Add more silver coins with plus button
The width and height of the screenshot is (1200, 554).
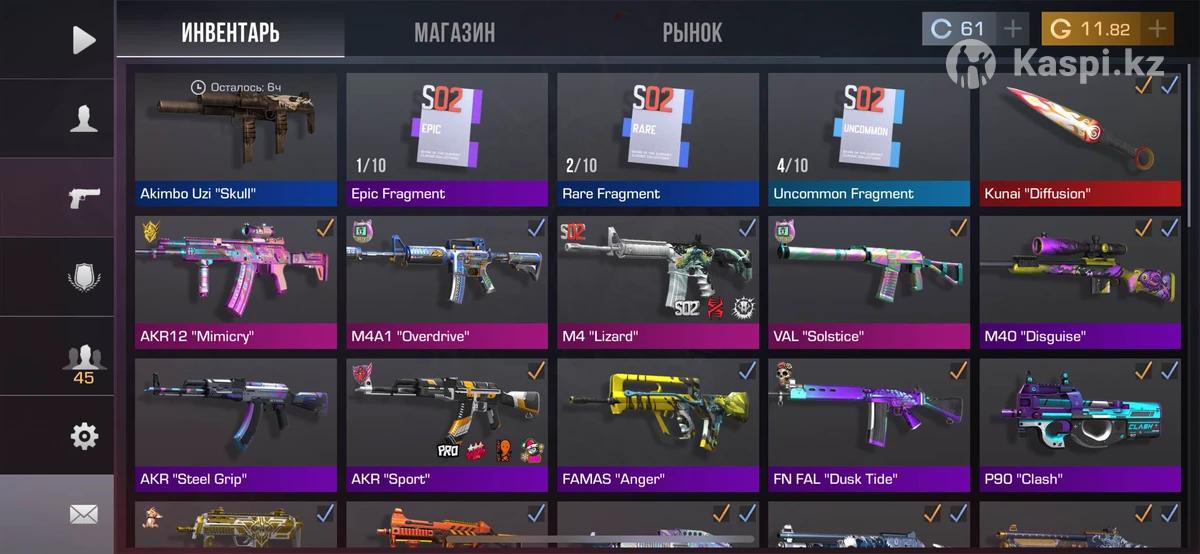(x=1013, y=29)
